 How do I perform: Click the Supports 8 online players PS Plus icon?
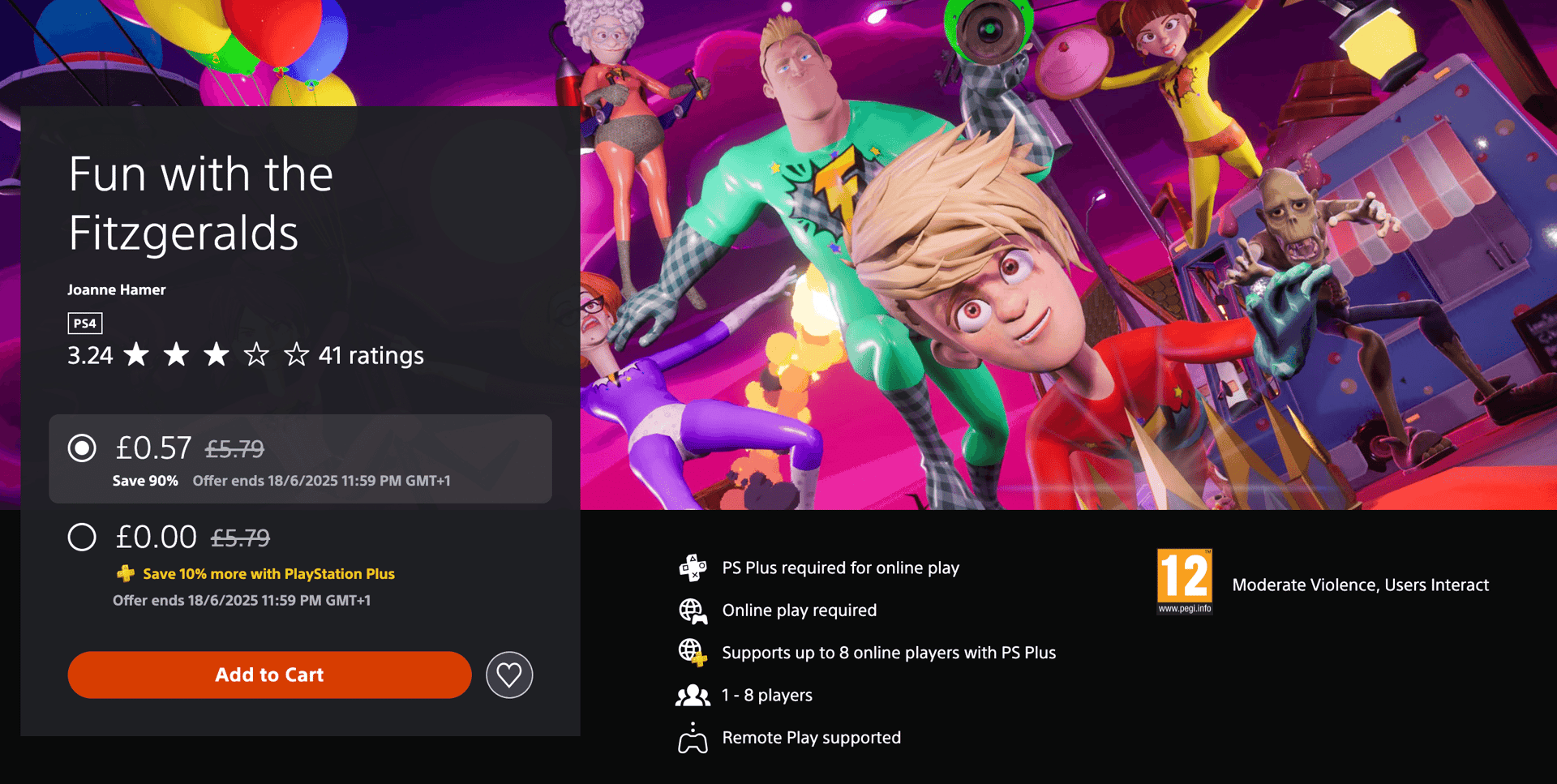pos(692,652)
